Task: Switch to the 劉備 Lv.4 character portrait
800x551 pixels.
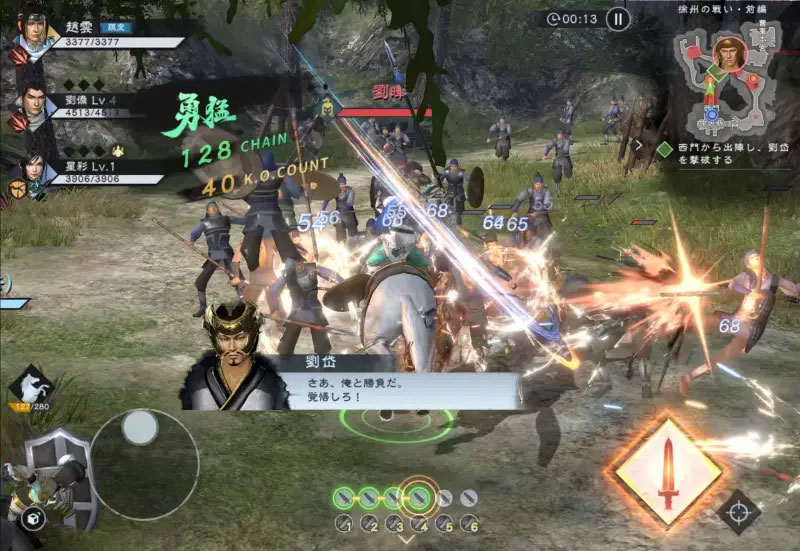Action: (x=34, y=105)
